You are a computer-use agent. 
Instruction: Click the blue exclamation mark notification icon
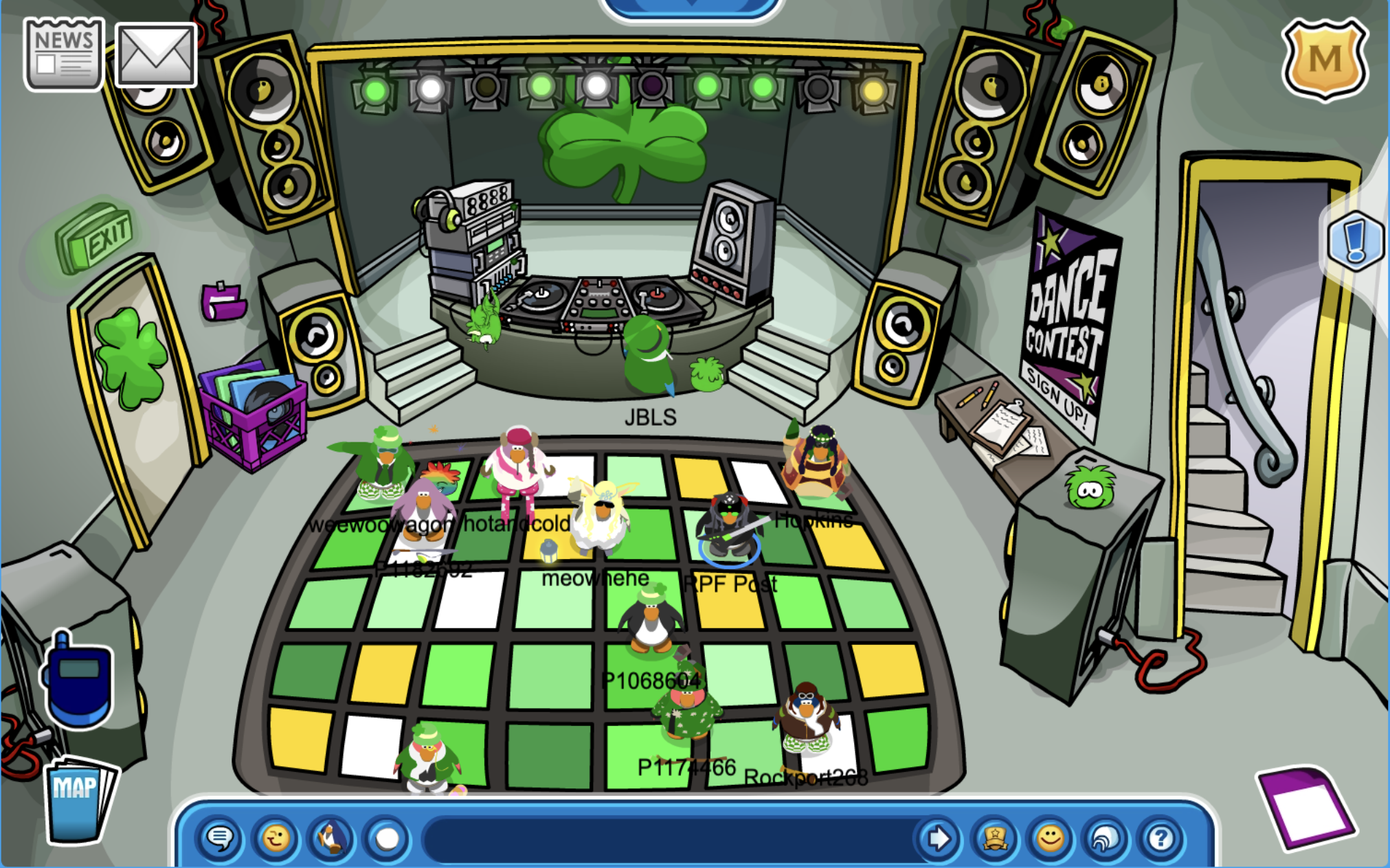pyautogui.click(x=1355, y=242)
